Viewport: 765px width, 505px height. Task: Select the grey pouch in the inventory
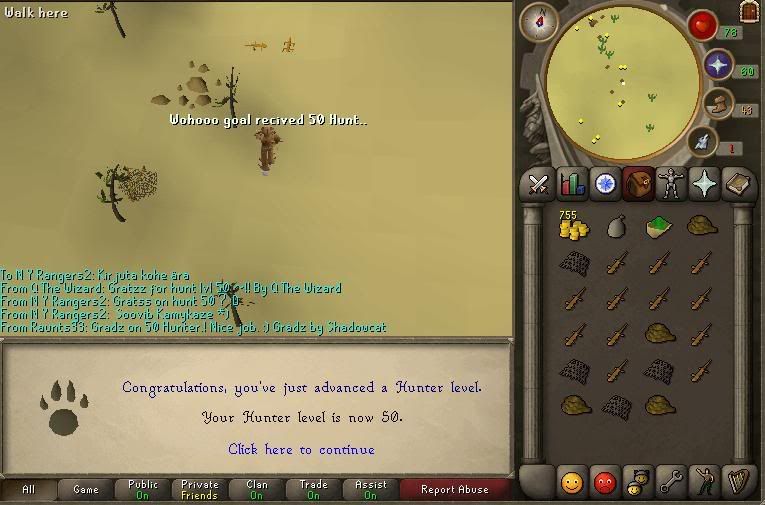[615, 227]
